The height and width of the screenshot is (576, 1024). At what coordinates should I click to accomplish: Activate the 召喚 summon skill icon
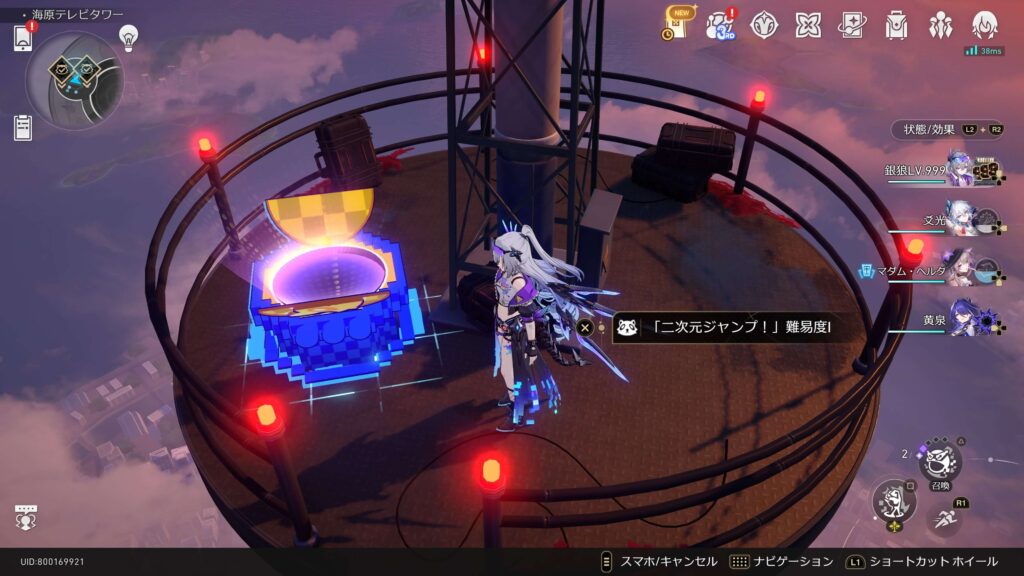click(x=940, y=461)
